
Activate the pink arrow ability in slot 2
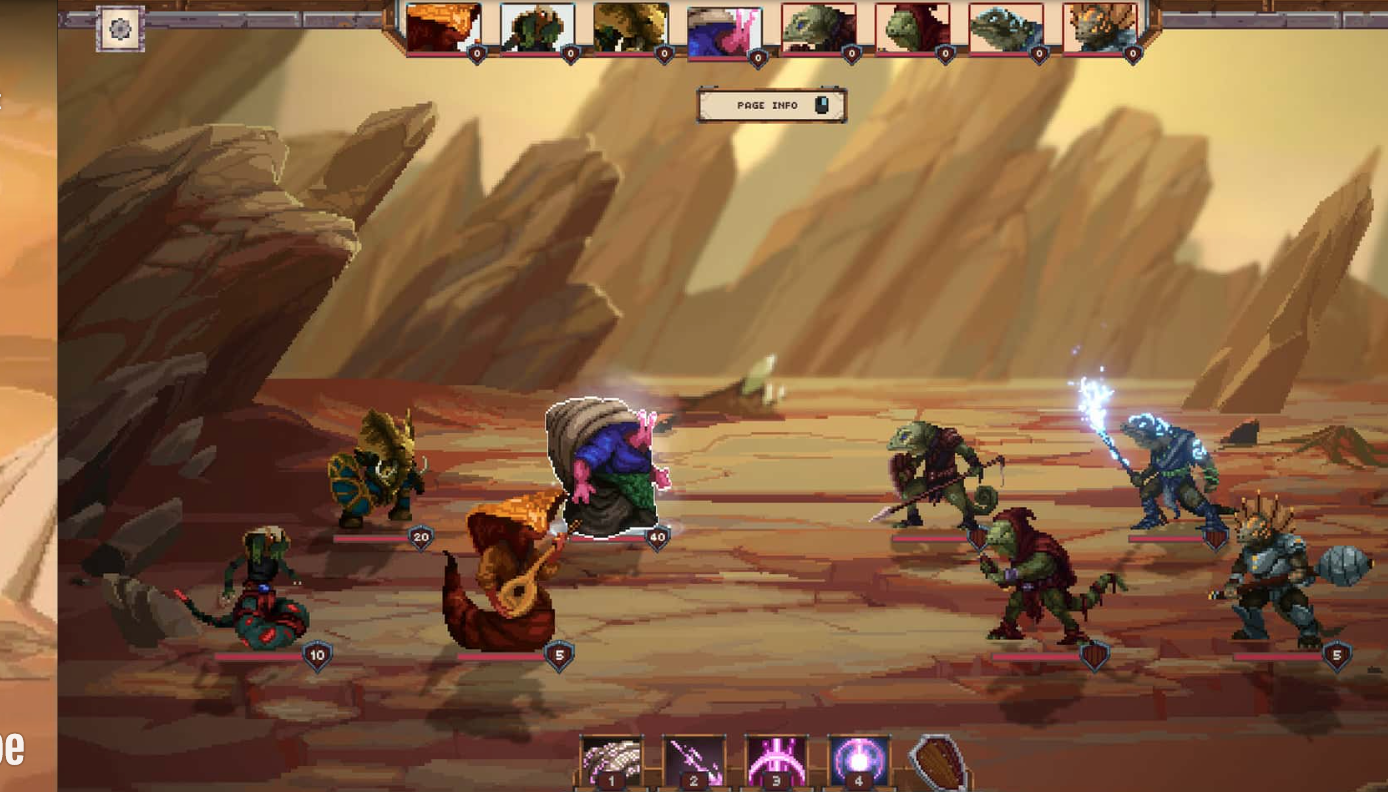point(694,763)
